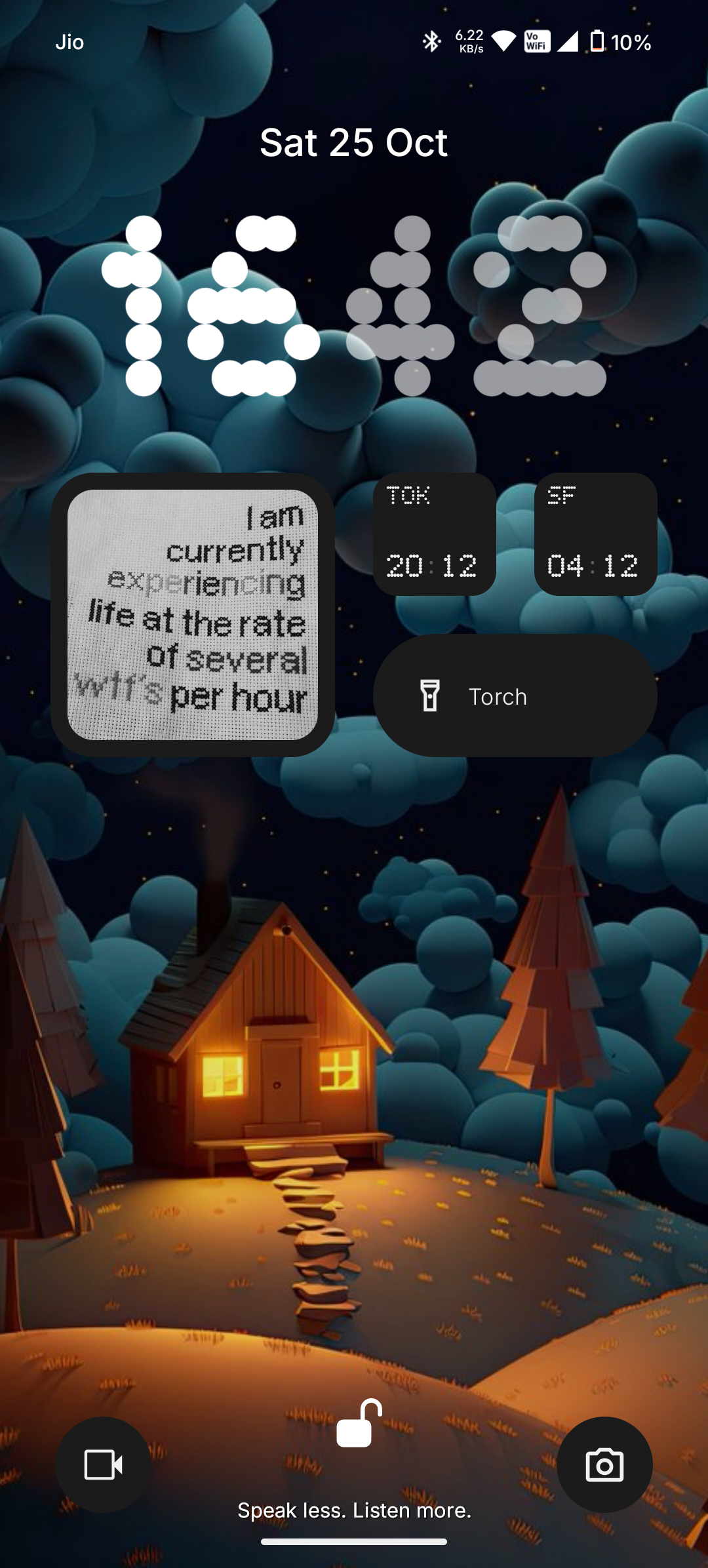Screen dimensions: 708x1568
Task: Tap the unlock padlock icon
Action: click(359, 1424)
